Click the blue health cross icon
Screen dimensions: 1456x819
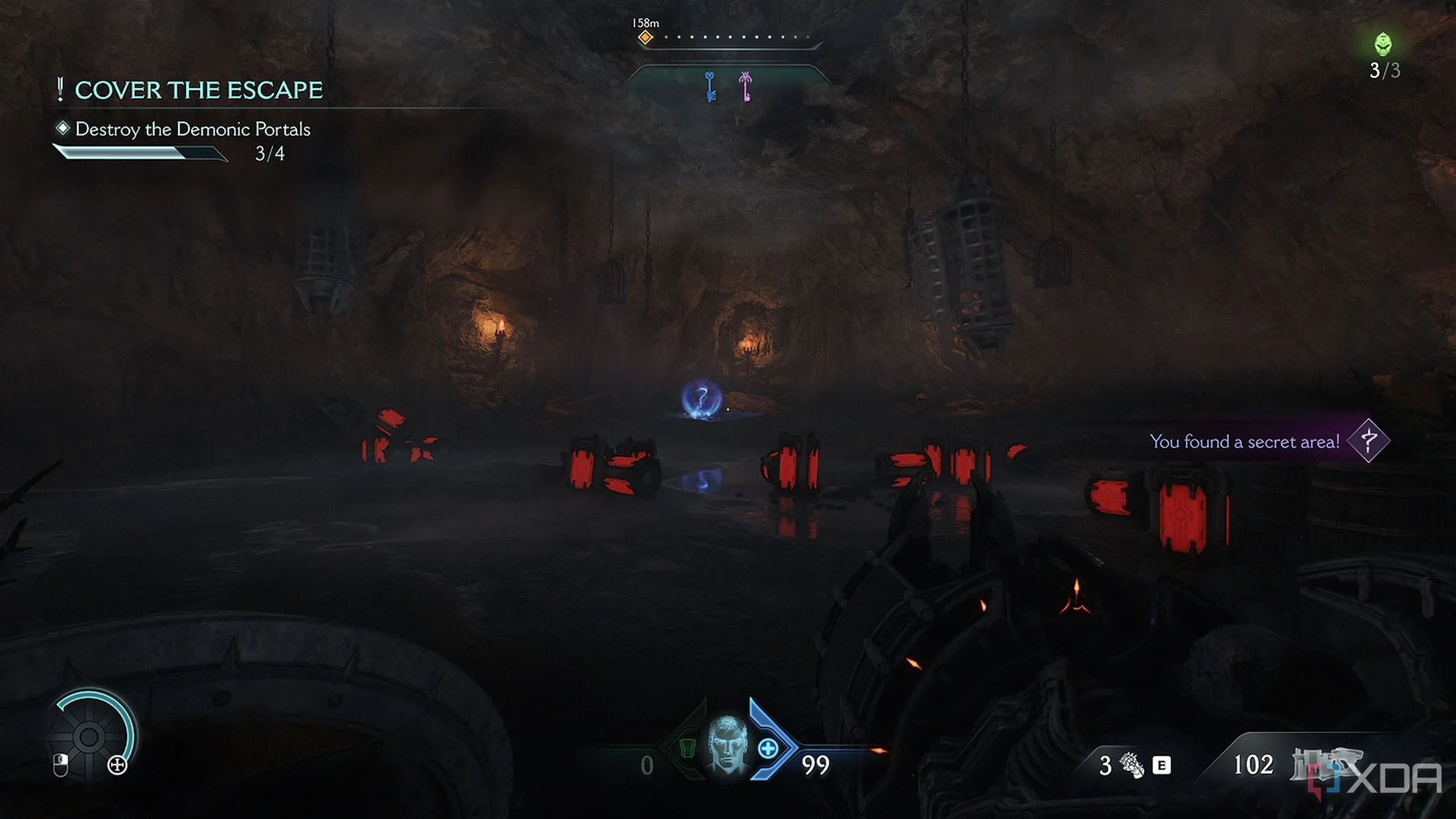(768, 748)
